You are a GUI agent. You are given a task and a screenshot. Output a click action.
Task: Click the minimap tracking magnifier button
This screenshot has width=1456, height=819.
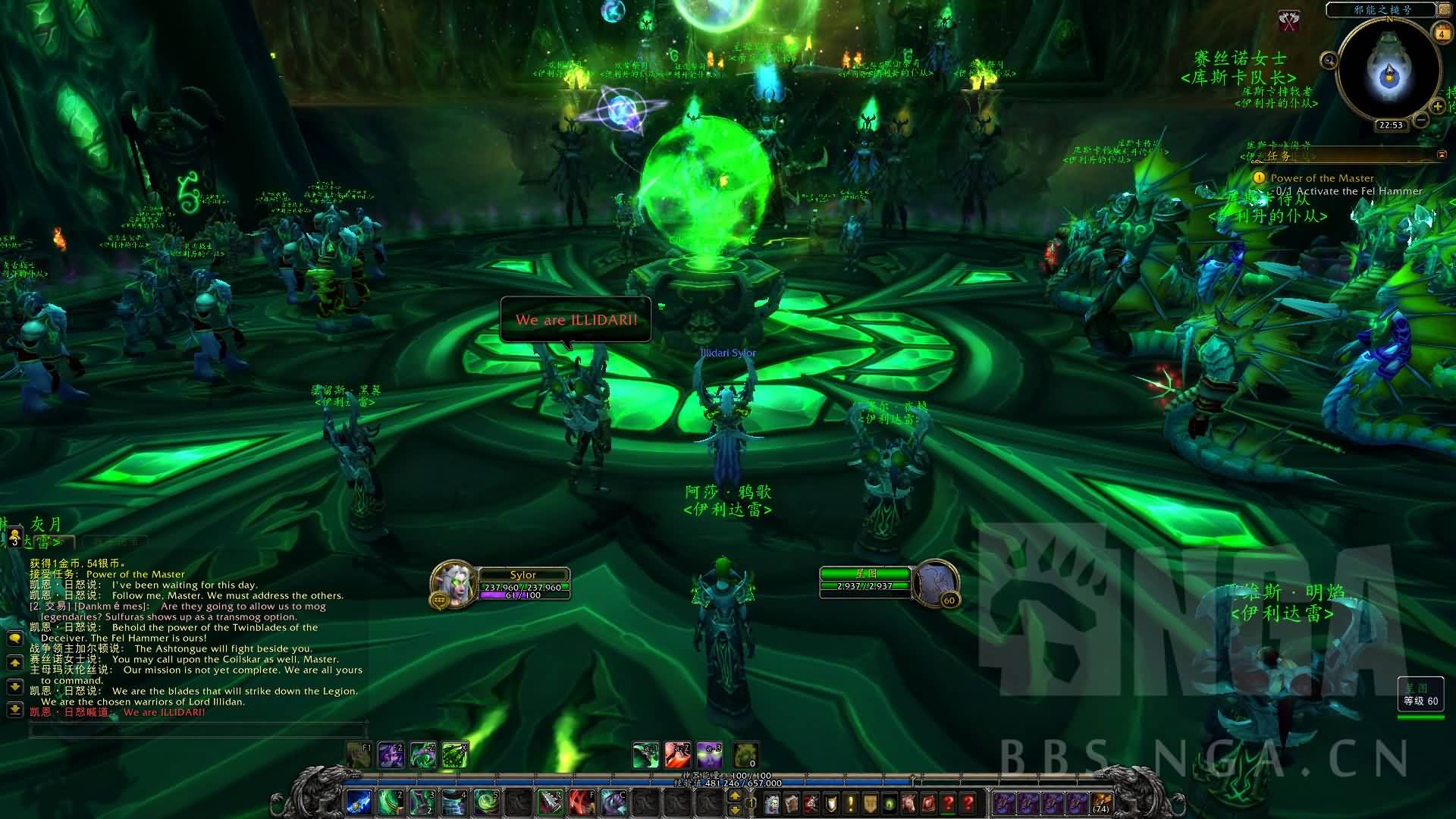point(1329,61)
